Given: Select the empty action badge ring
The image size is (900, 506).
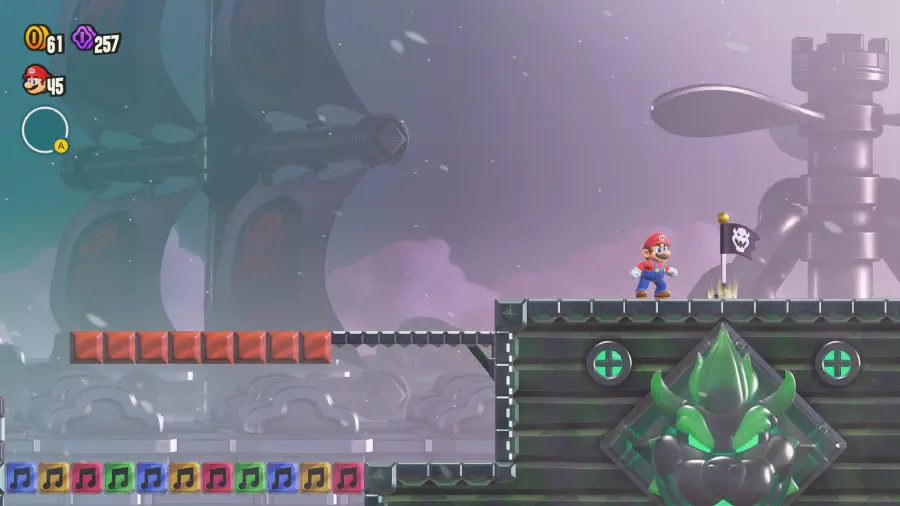Looking at the screenshot, I should tap(45, 130).
